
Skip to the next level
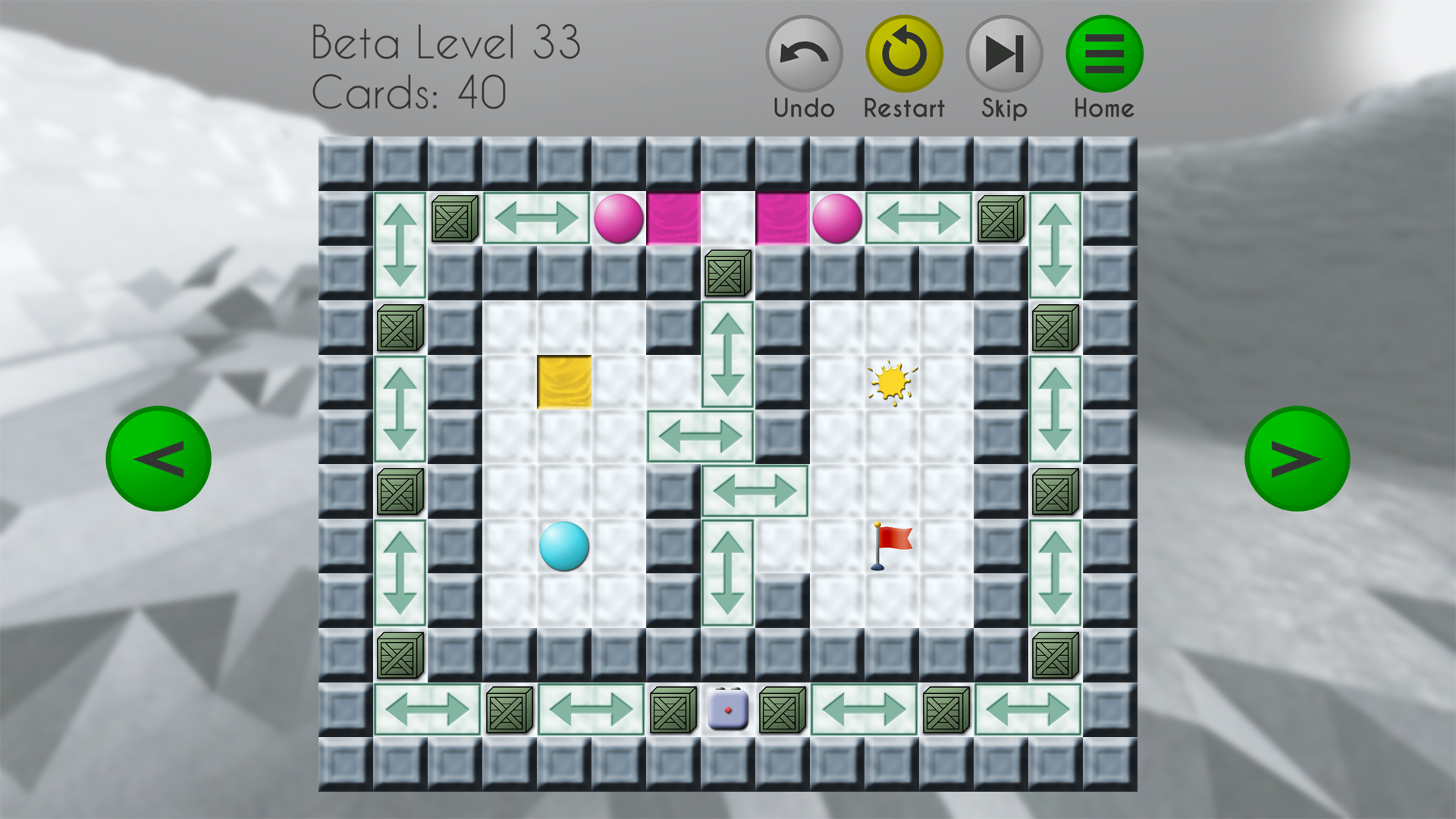[1004, 55]
